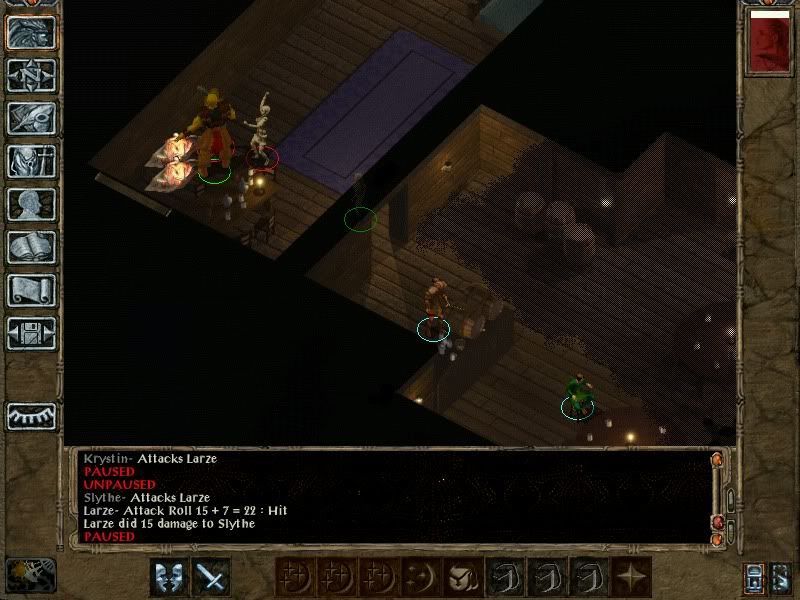
Task: Open the inventory screen
Action: click(31, 161)
